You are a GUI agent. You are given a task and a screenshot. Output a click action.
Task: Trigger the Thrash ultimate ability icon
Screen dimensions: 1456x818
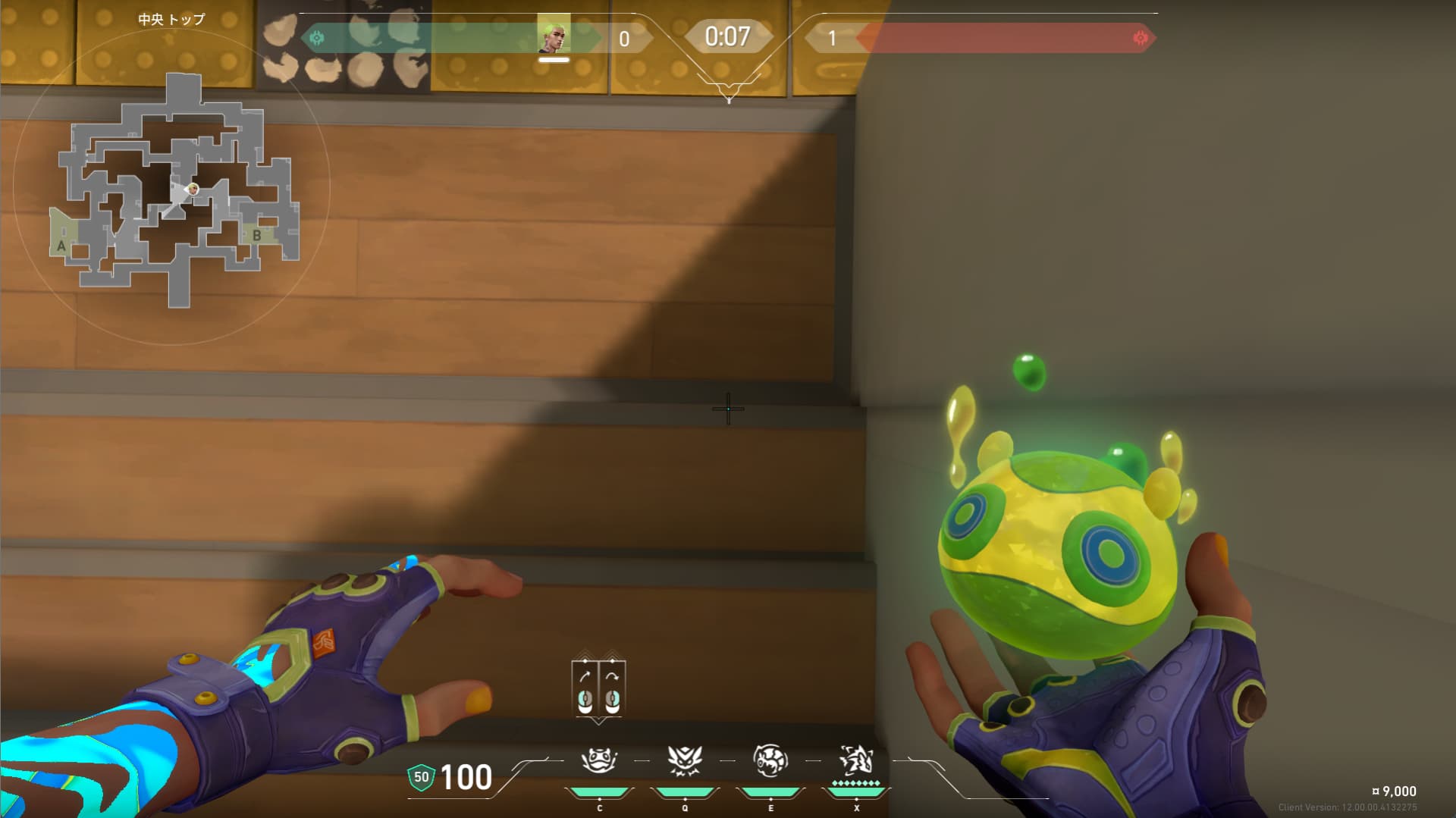[x=856, y=760]
